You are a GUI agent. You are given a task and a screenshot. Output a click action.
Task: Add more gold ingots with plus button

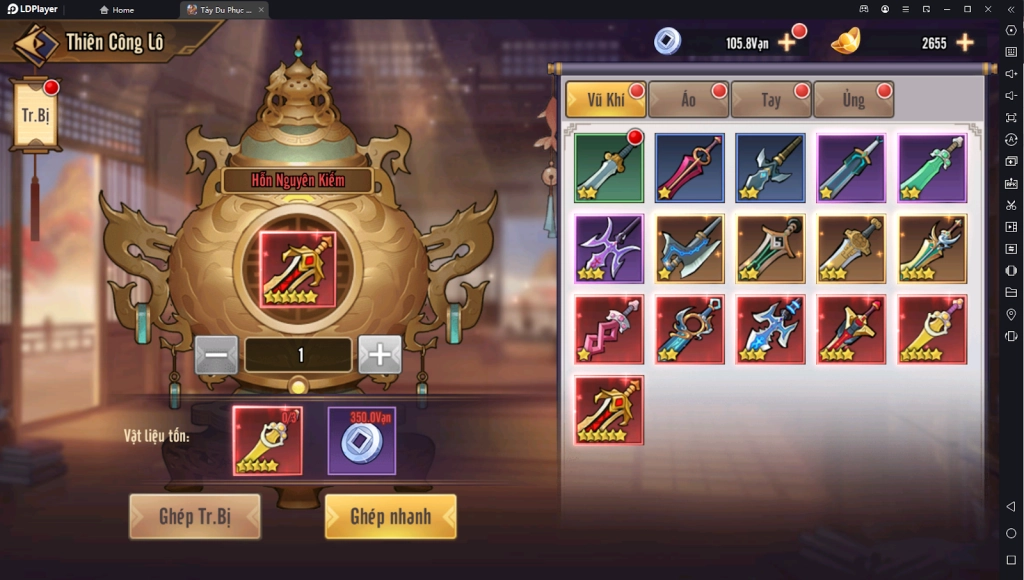965,43
